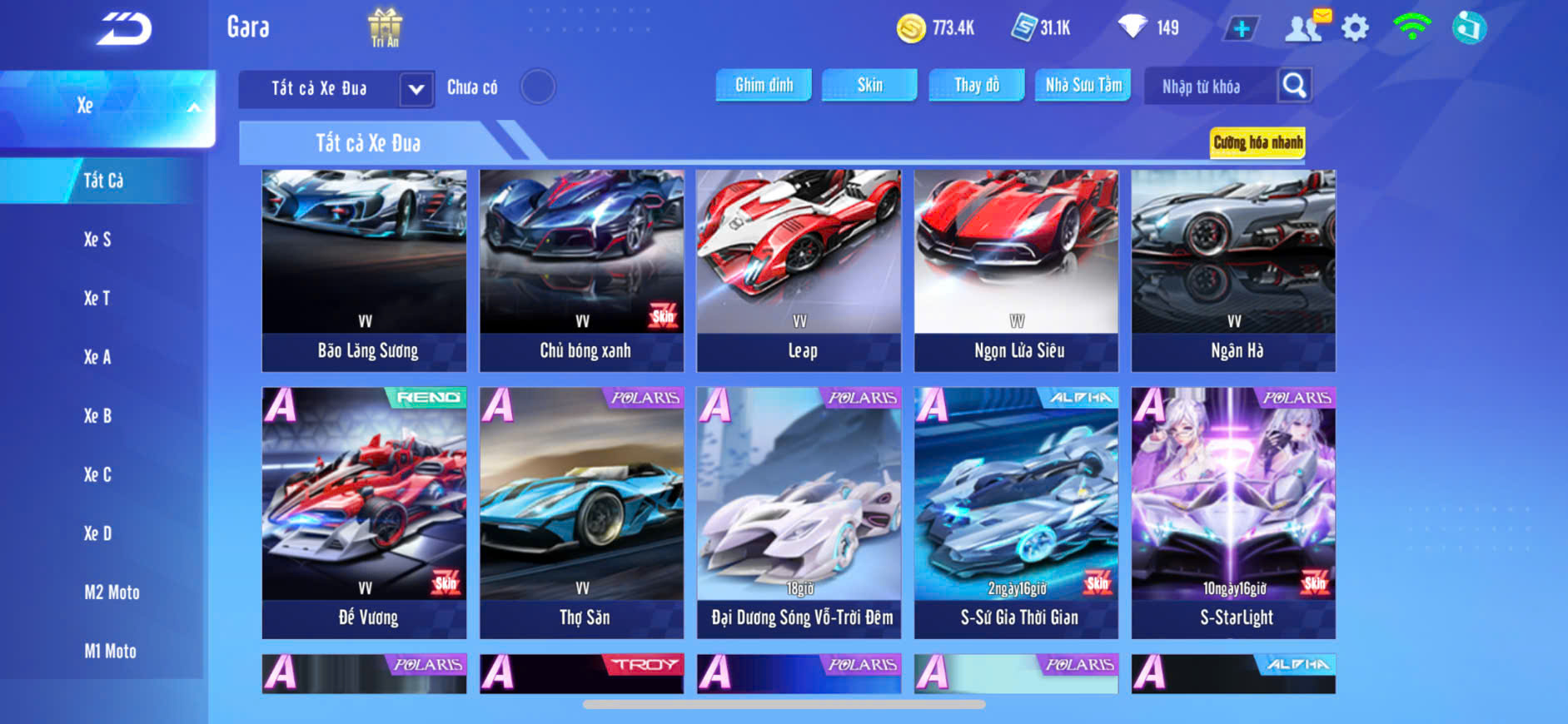This screenshot has width=1568, height=724.
Task: Select the Thợ Săn car card
Action: (582, 513)
